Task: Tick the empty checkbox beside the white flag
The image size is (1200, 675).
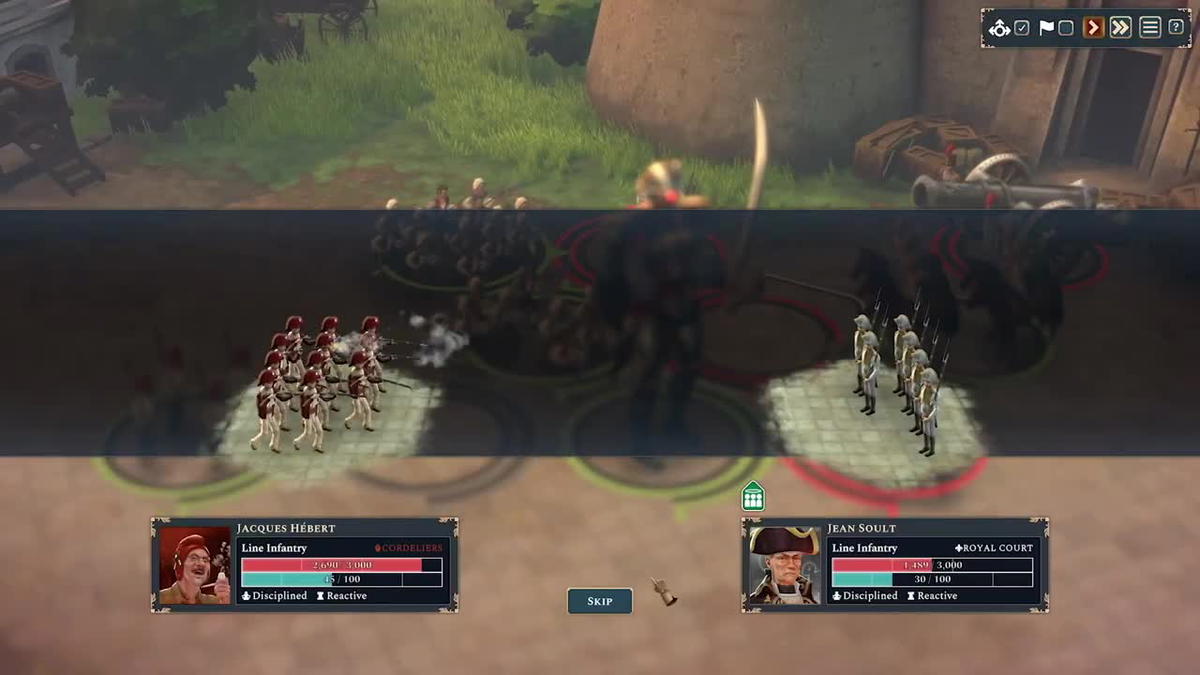Action: [x=1066, y=28]
